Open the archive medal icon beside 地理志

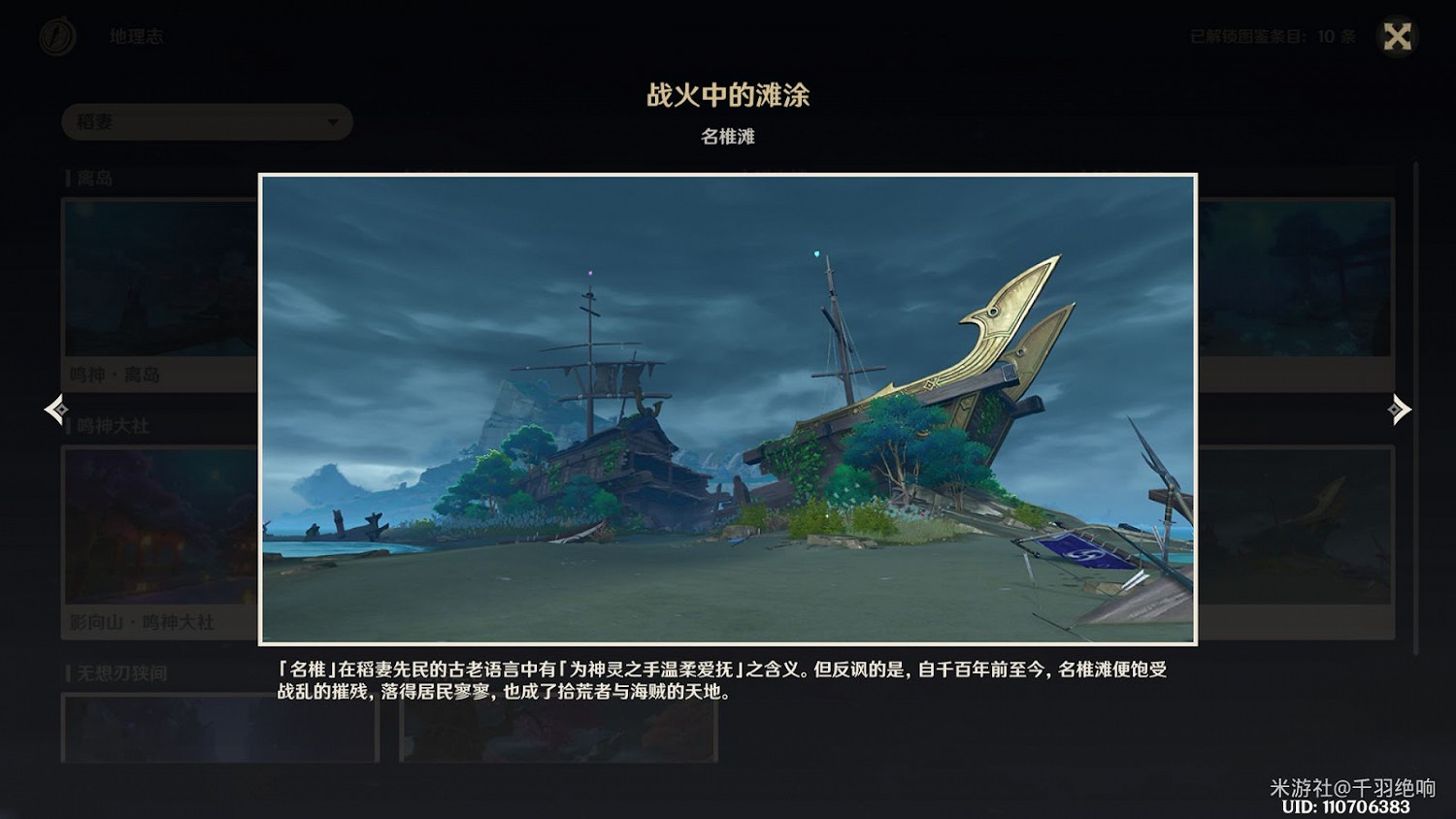tap(56, 37)
